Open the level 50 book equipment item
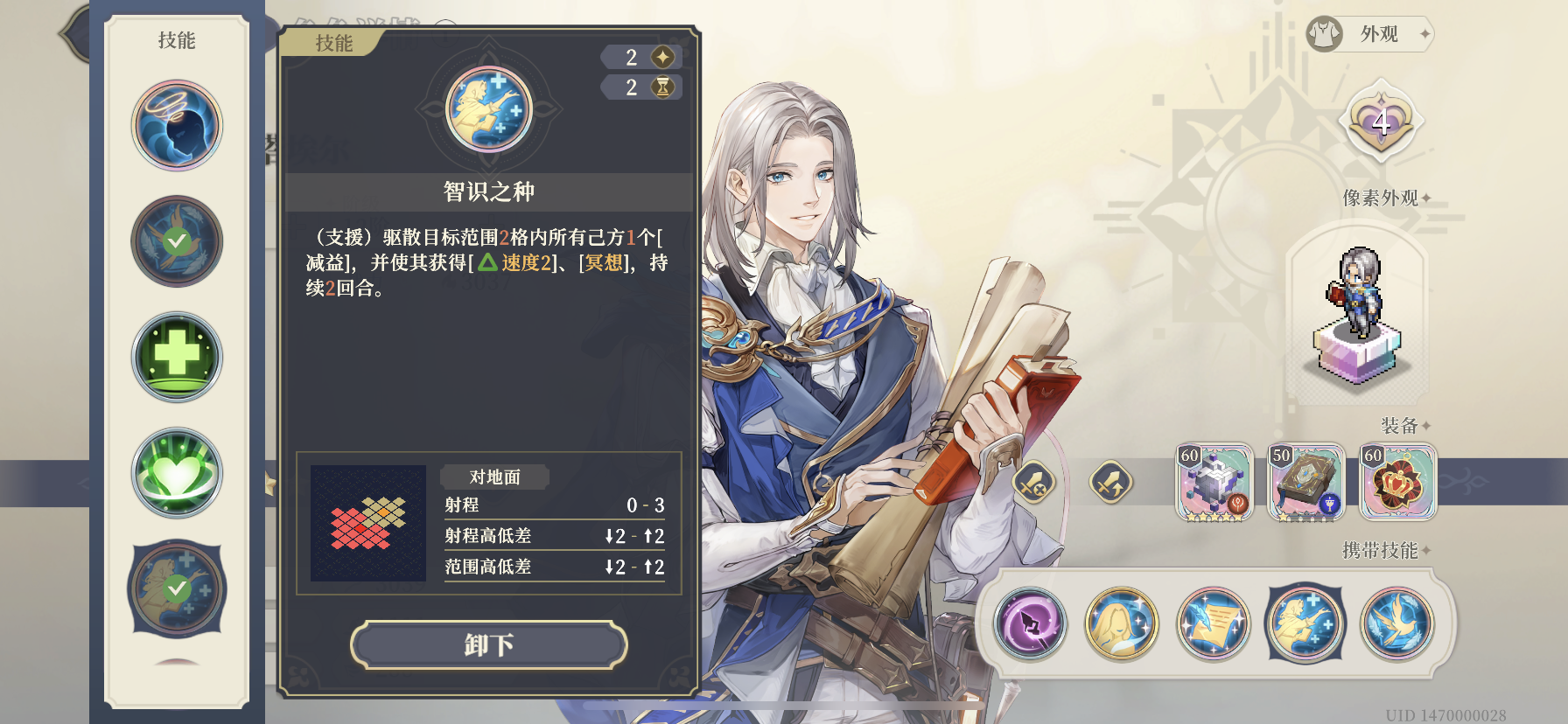1568x724 pixels. [x=1305, y=483]
